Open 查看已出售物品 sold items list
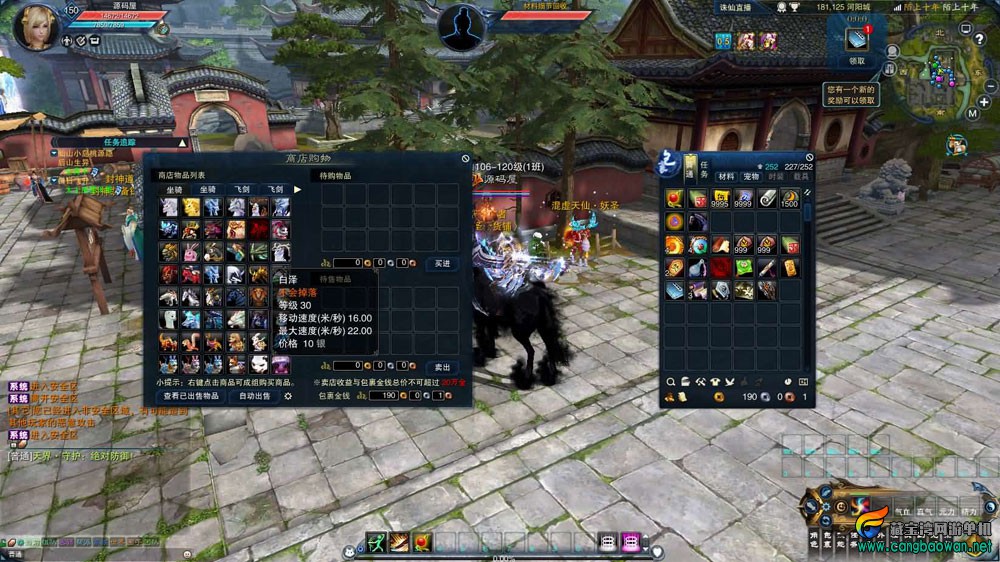This screenshot has width=1000, height=562. (191, 397)
